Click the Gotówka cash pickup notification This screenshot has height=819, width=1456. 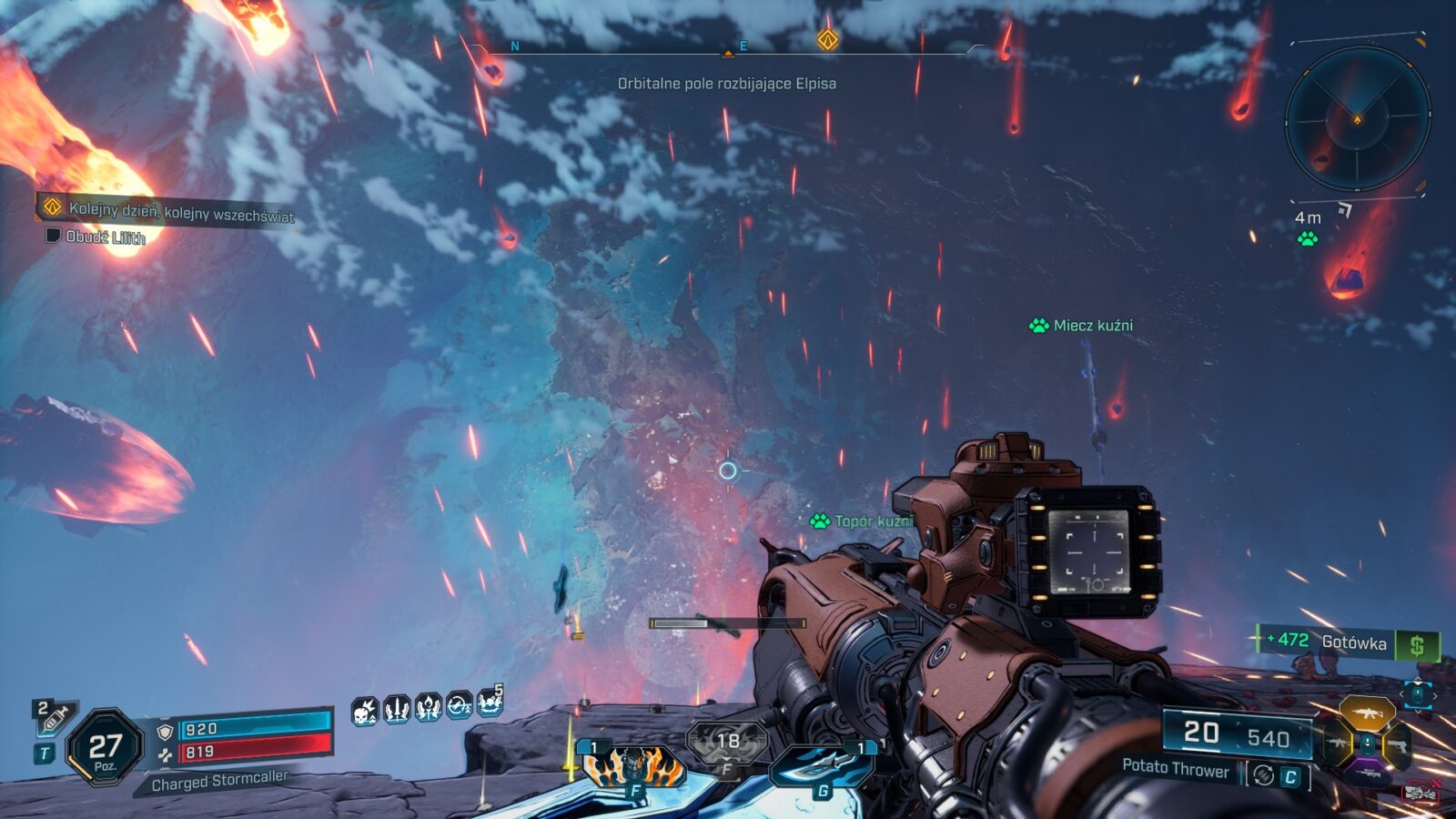point(1347,643)
